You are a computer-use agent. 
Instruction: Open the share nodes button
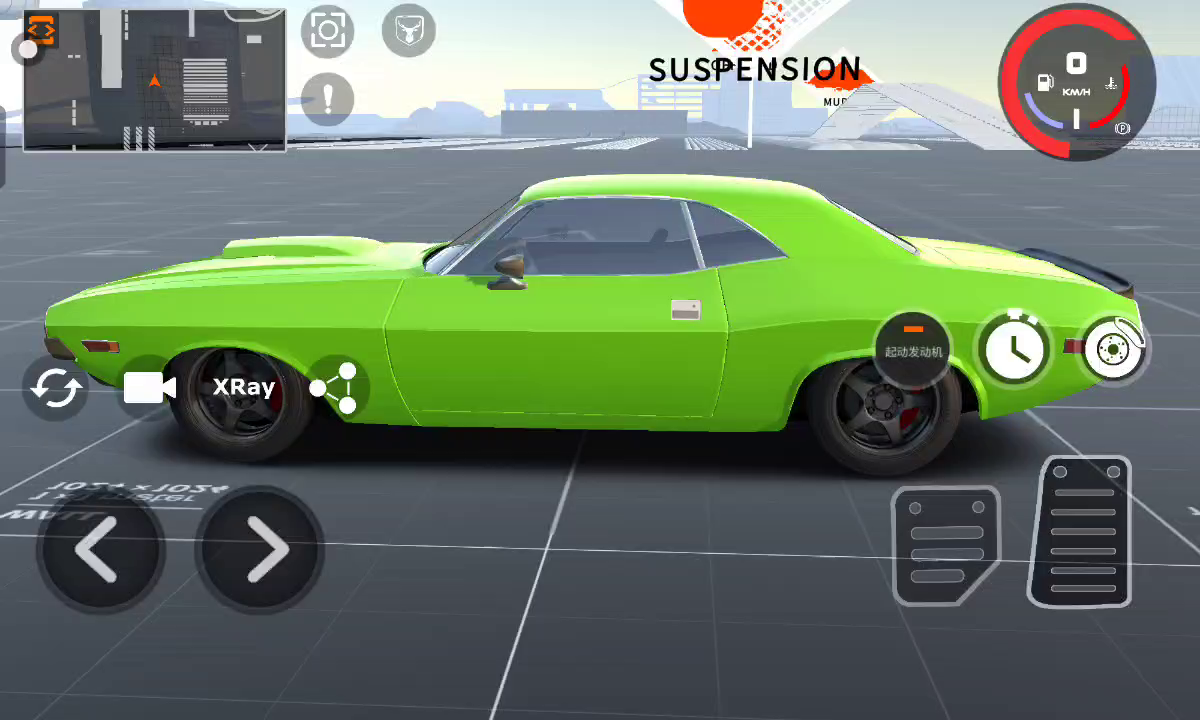[x=335, y=388]
